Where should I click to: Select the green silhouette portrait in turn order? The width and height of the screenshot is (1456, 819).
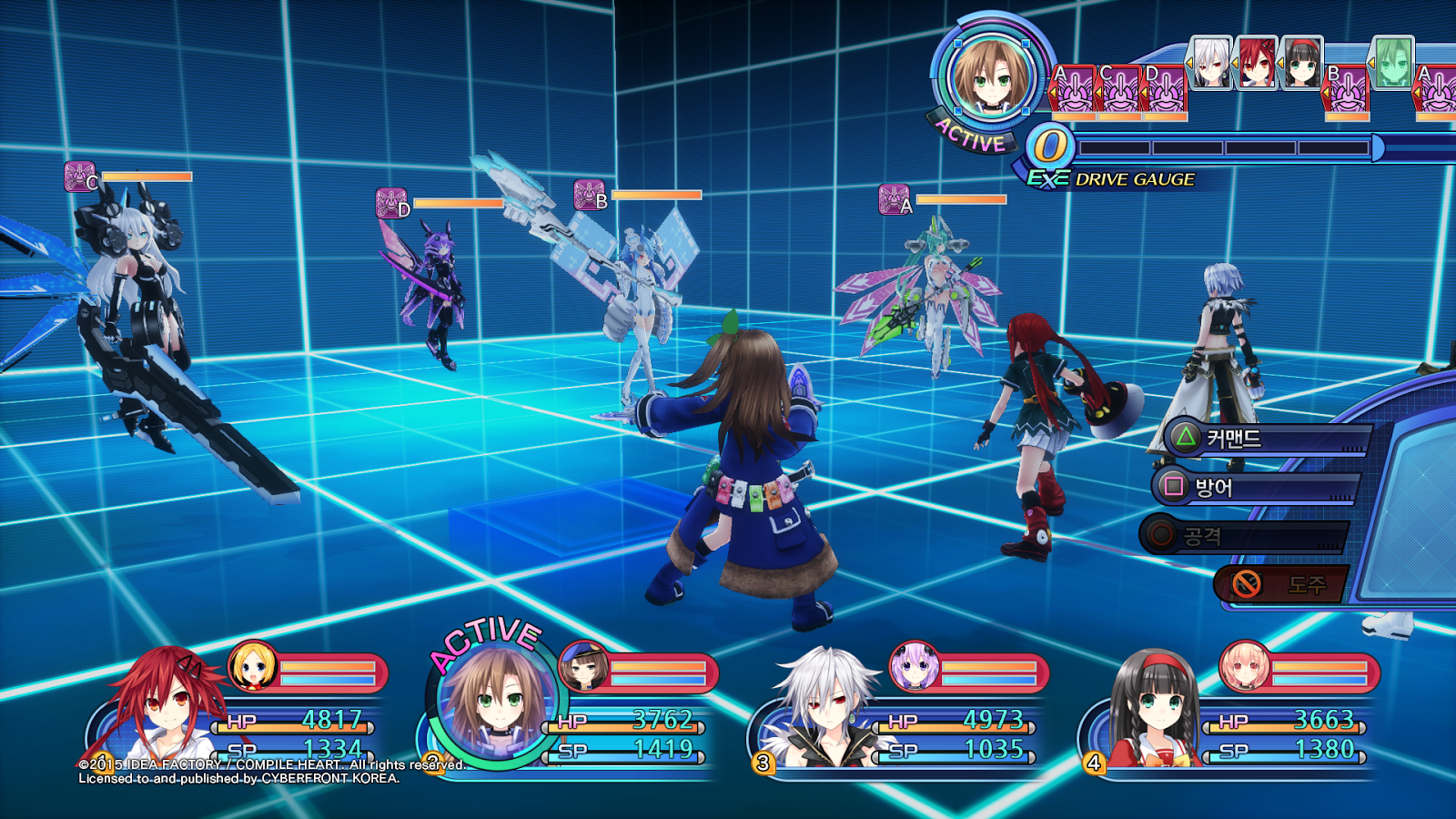click(x=1392, y=63)
